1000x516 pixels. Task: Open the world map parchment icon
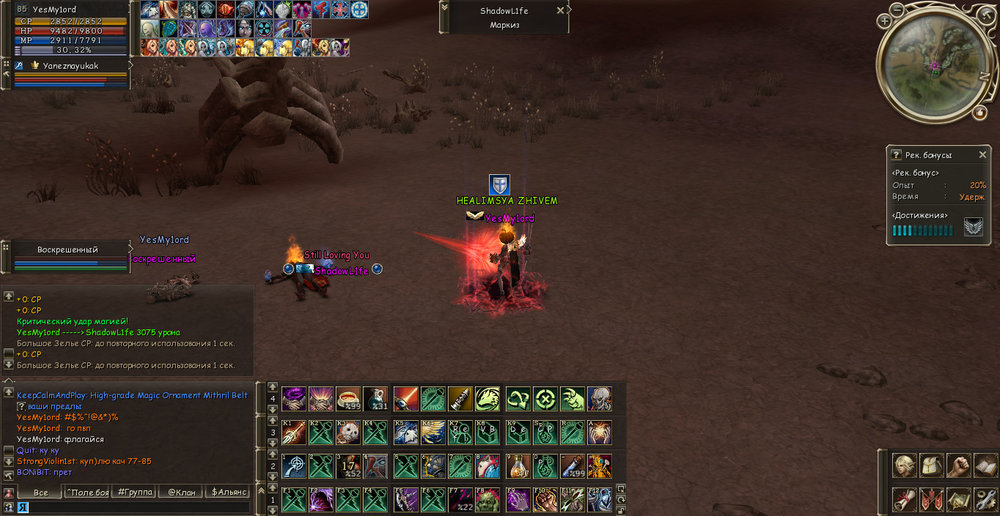(959, 498)
